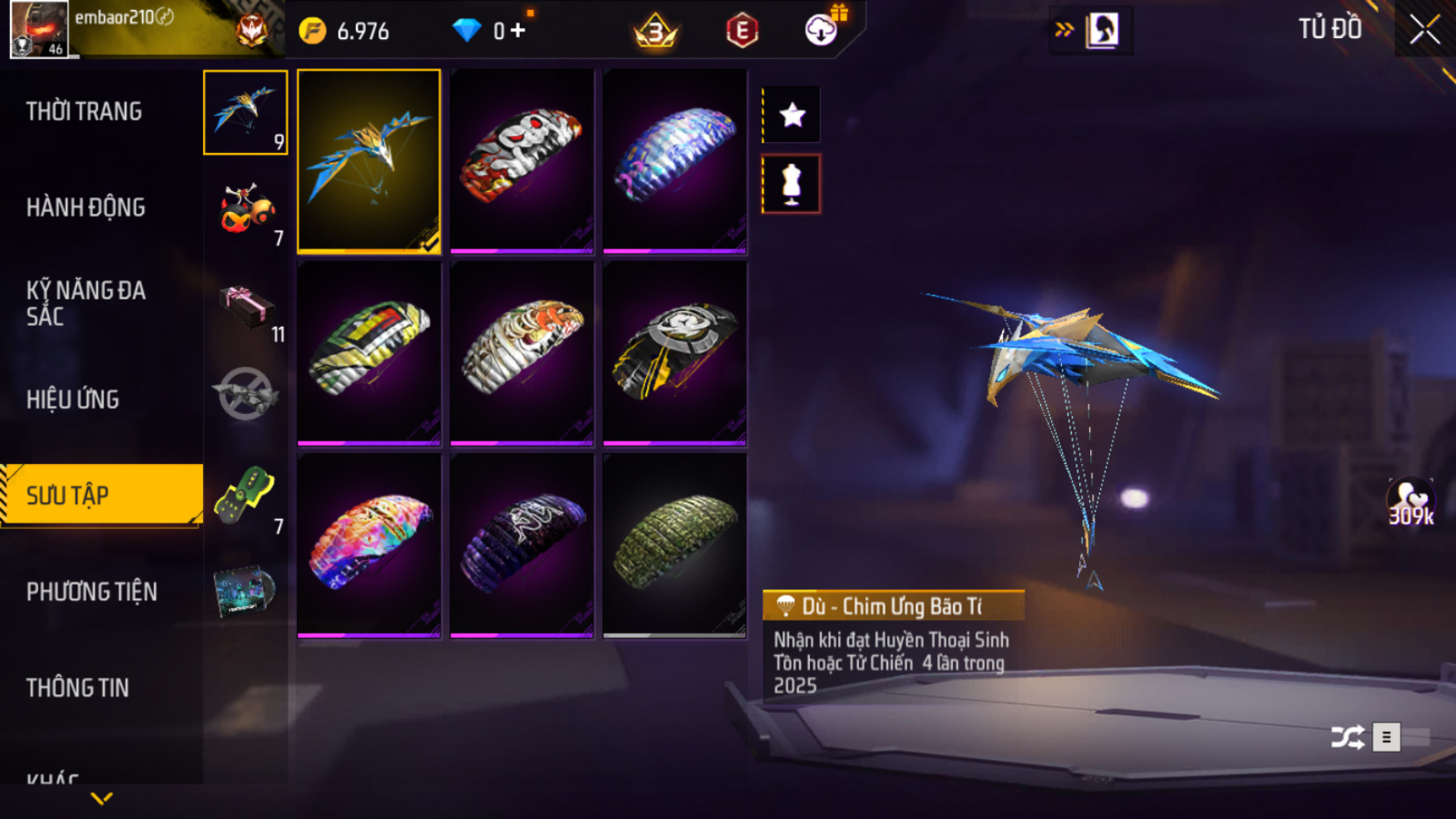Switch to the Hành Động tab

click(x=86, y=207)
